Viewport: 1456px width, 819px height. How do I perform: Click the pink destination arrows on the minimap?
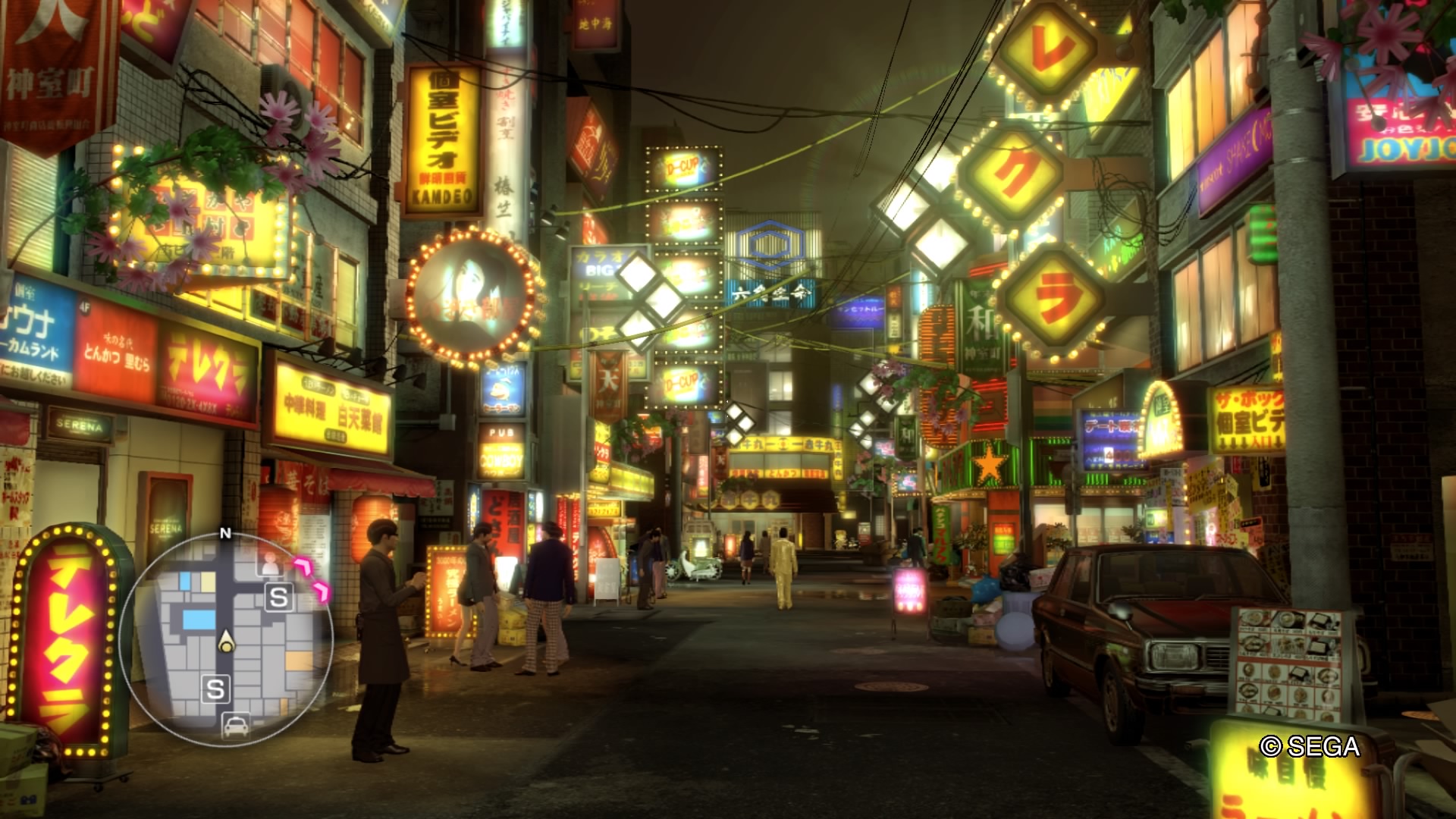pos(315,578)
